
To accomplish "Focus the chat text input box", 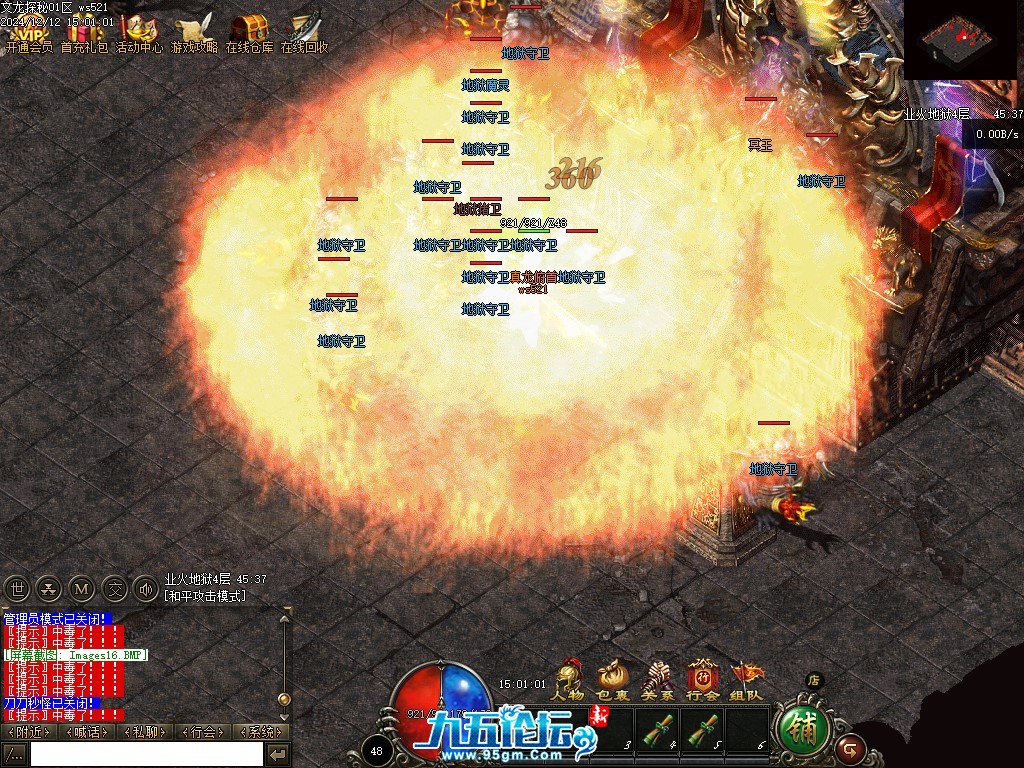I will point(146,754).
